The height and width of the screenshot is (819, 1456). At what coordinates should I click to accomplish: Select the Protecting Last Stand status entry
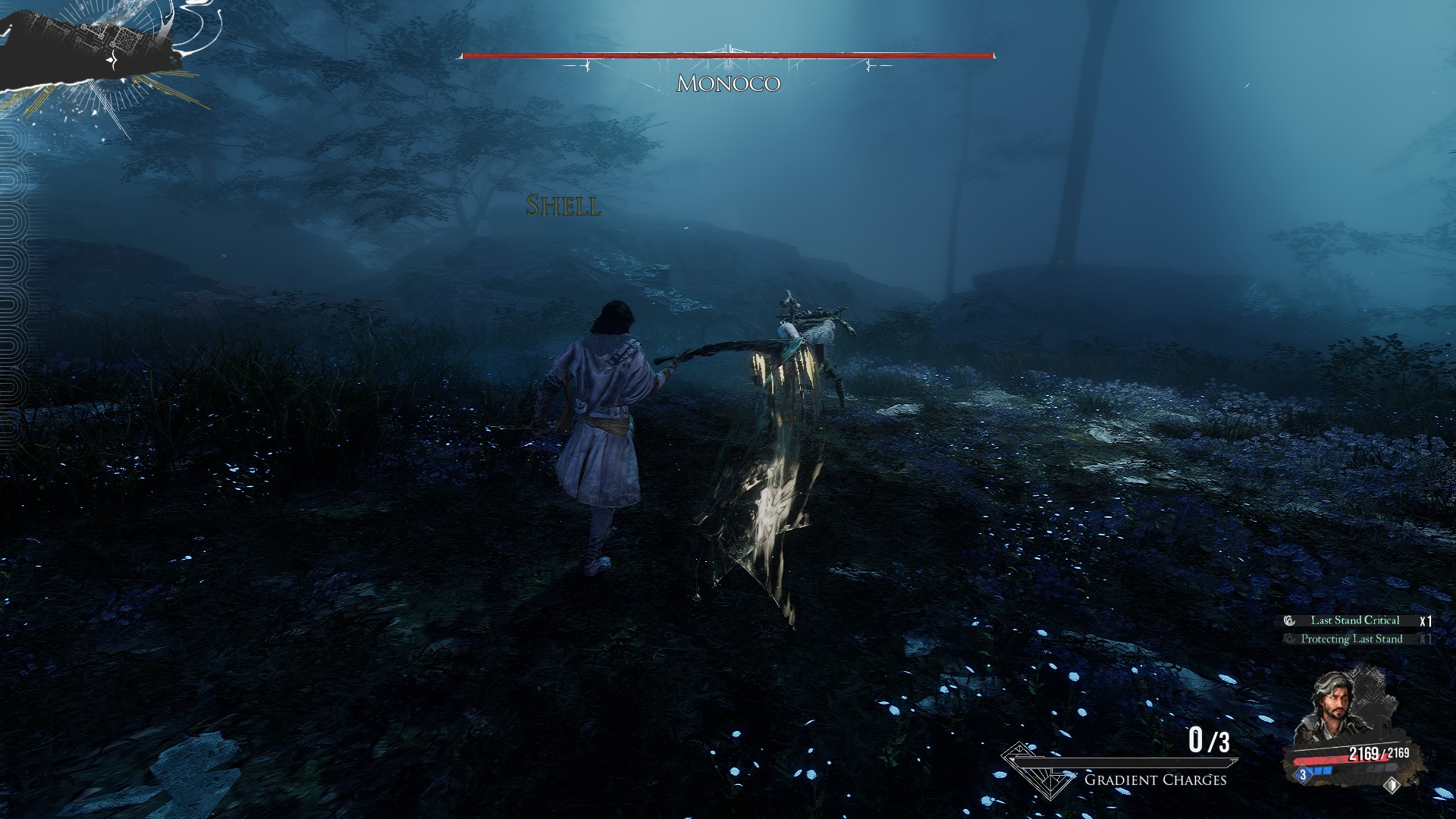(x=1351, y=639)
